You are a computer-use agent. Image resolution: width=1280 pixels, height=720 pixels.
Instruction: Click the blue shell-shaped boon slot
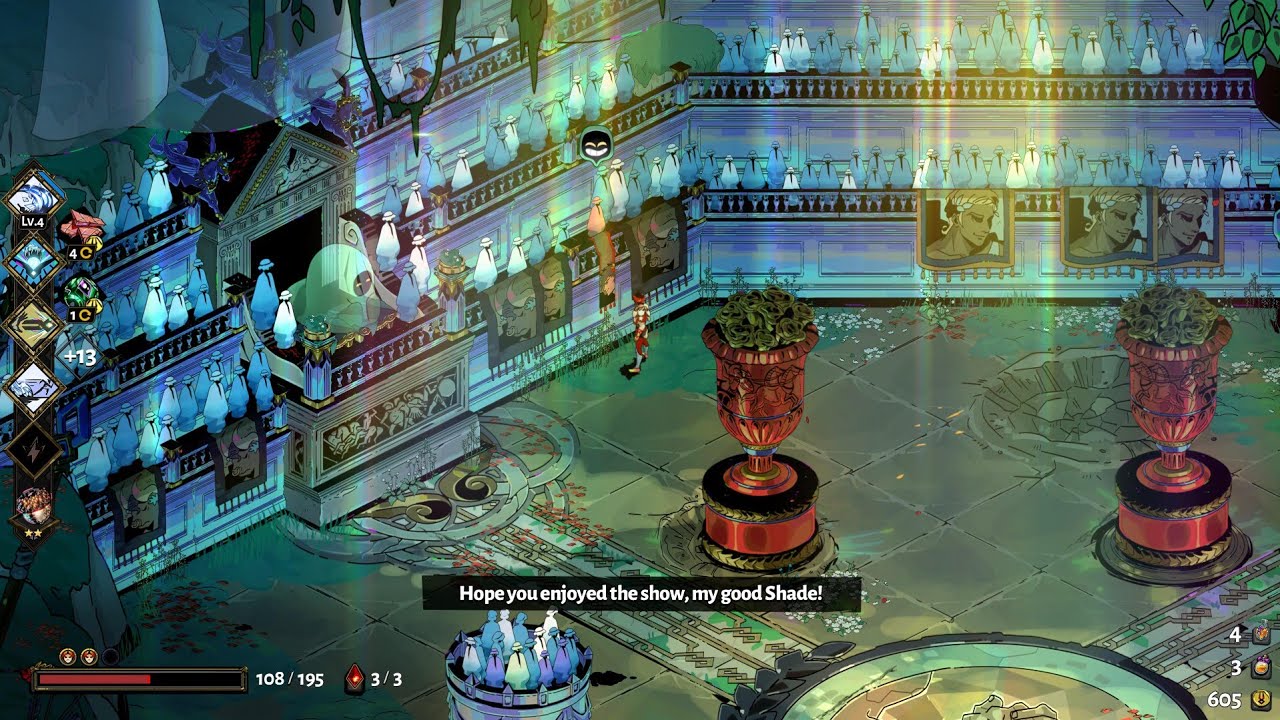click(35, 261)
